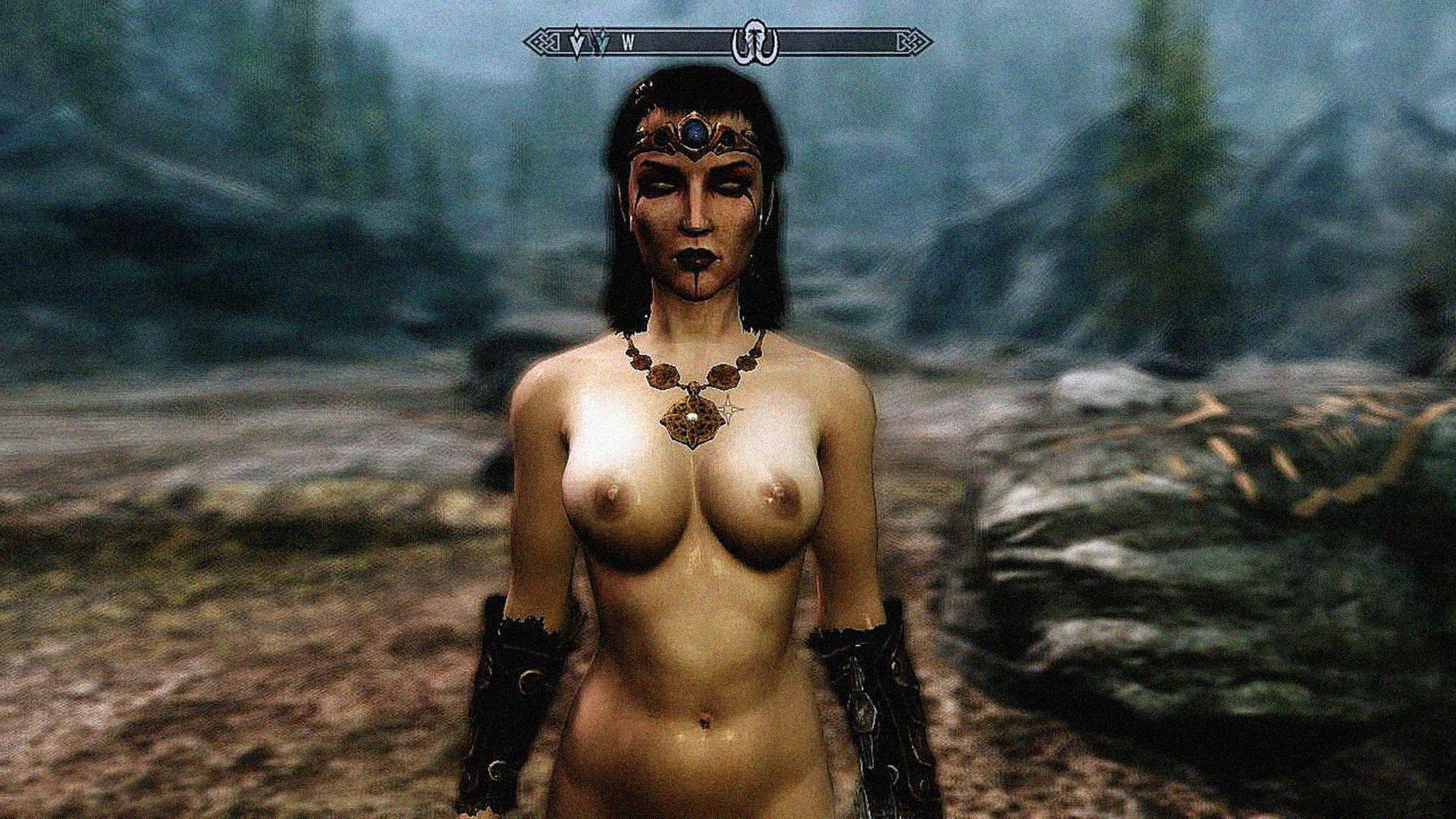The image size is (1456, 819).
Task: Click the West heading letter on the compass
Action: point(628,43)
